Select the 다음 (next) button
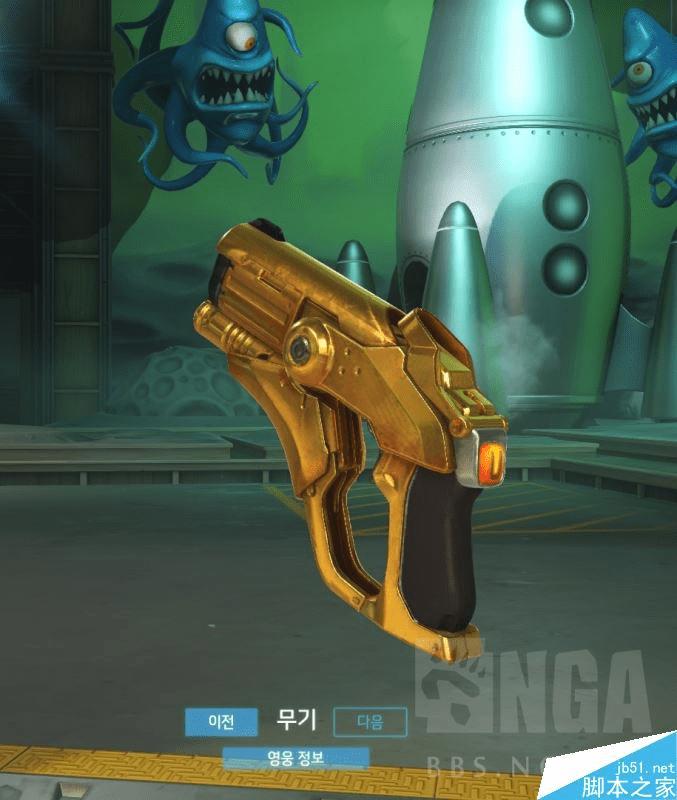 click(x=370, y=721)
